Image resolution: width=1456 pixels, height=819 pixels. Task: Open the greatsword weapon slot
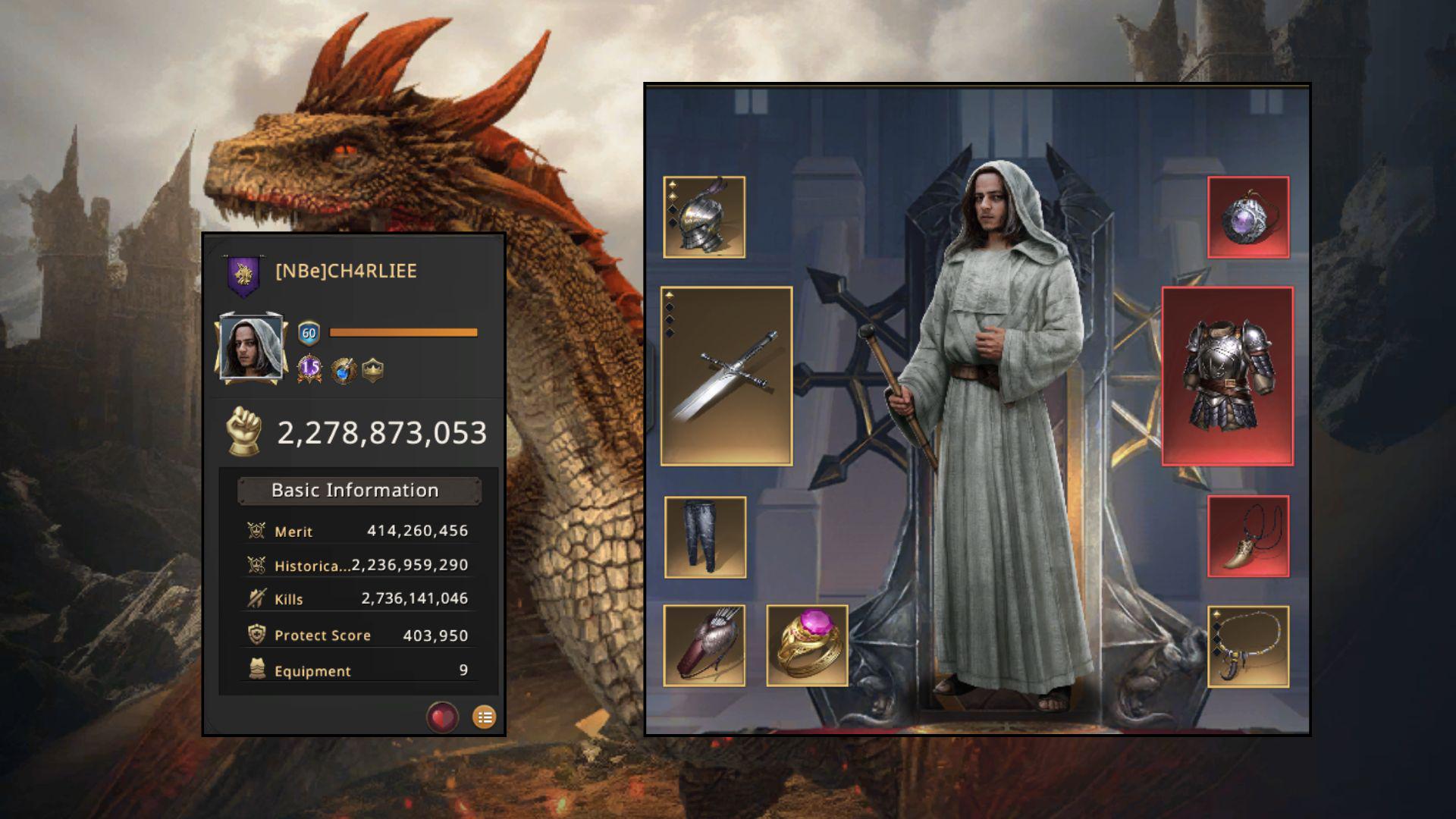pos(726,376)
